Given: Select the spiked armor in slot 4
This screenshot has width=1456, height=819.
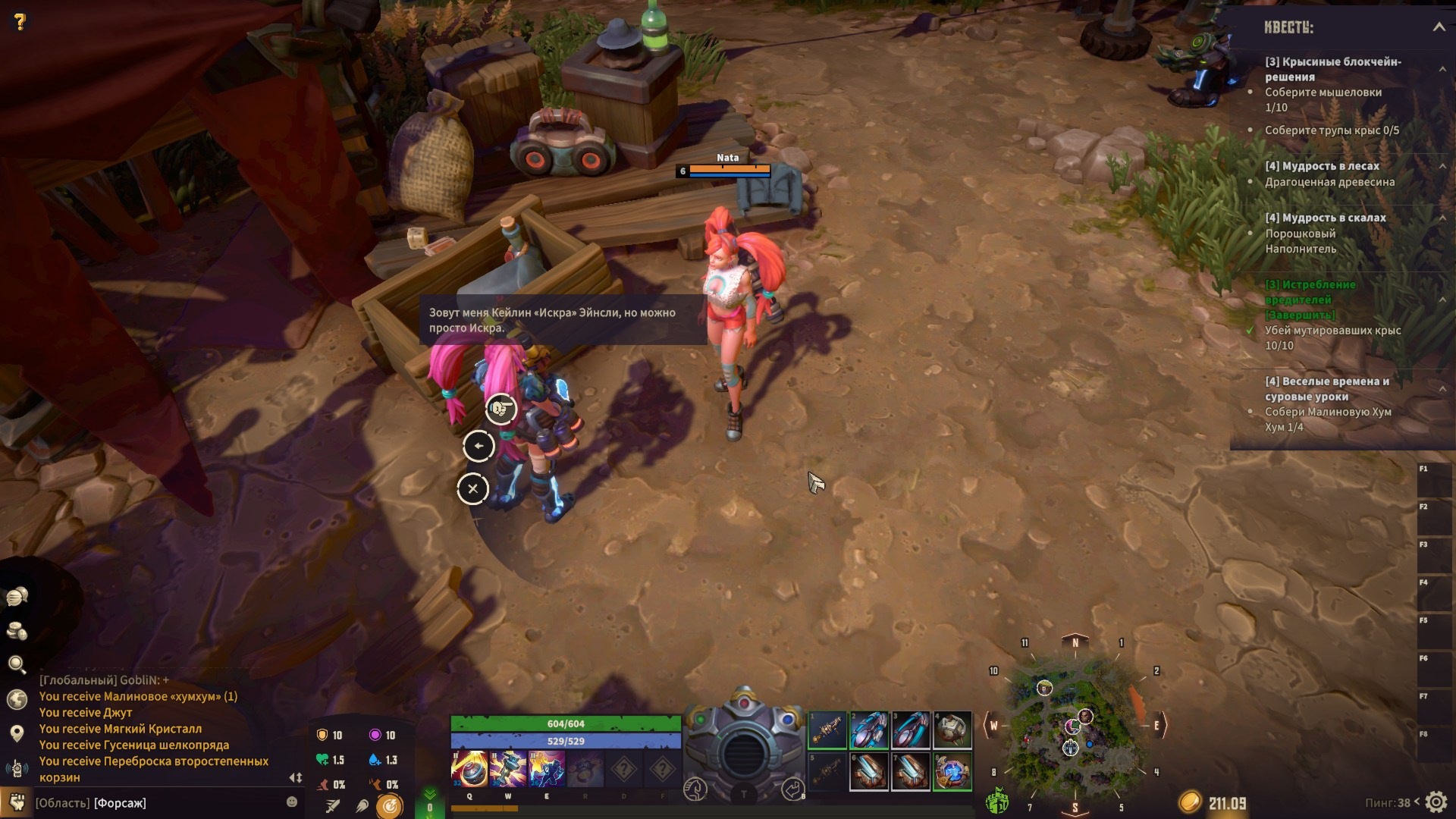Looking at the screenshot, I should coord(952,730).
